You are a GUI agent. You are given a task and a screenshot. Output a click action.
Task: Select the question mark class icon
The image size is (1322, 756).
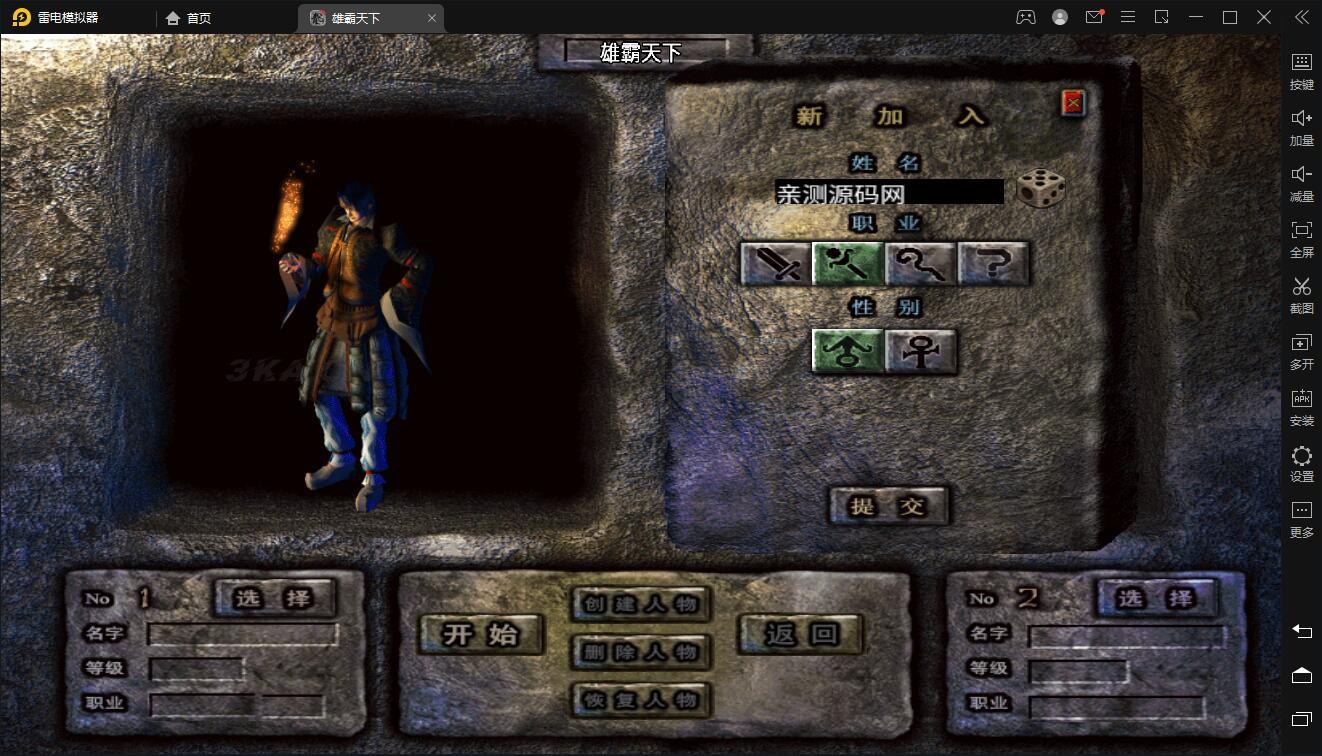point(993,264)
